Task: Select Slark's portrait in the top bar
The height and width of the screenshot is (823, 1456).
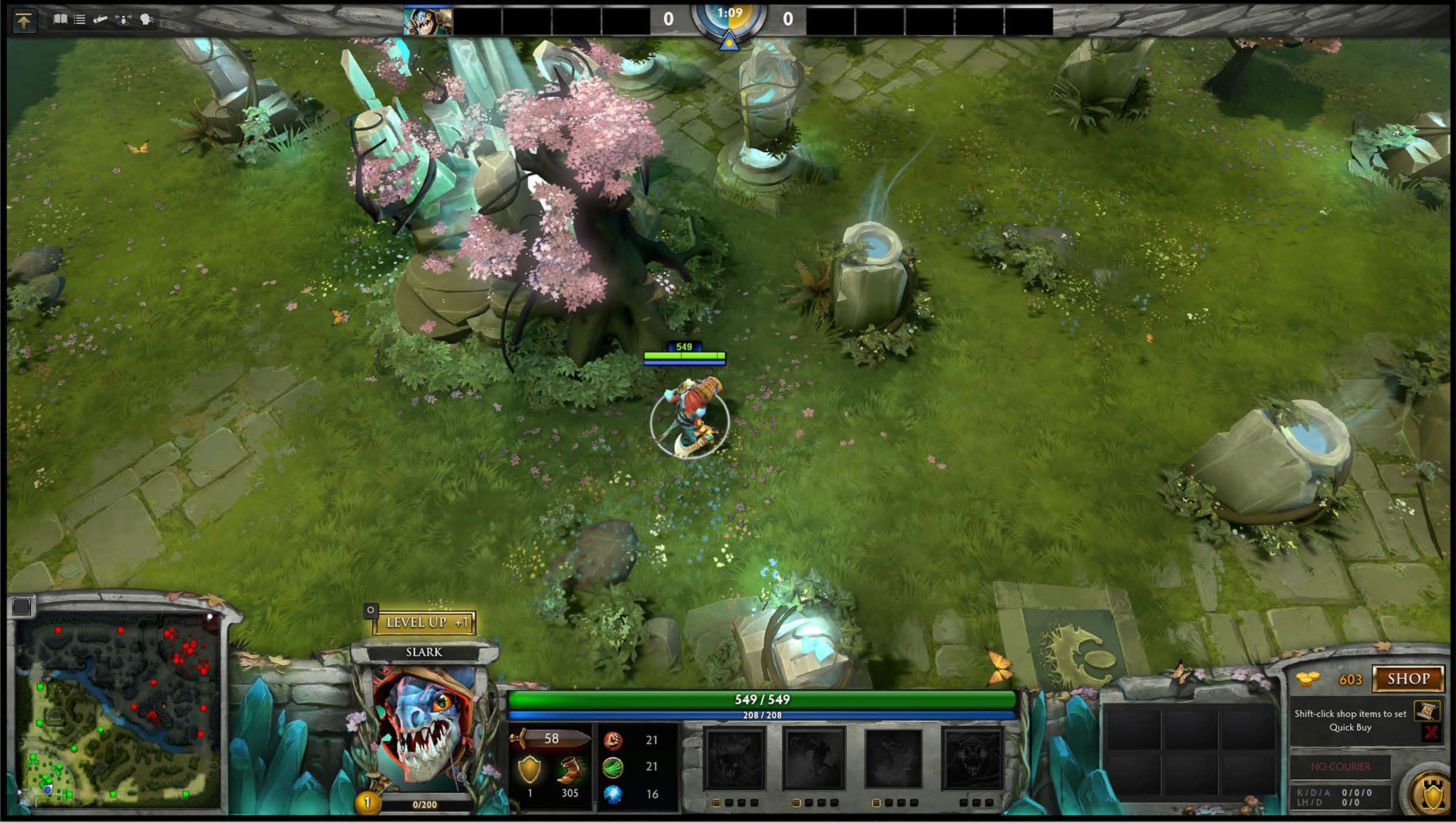Action: [x=427, y=21]
